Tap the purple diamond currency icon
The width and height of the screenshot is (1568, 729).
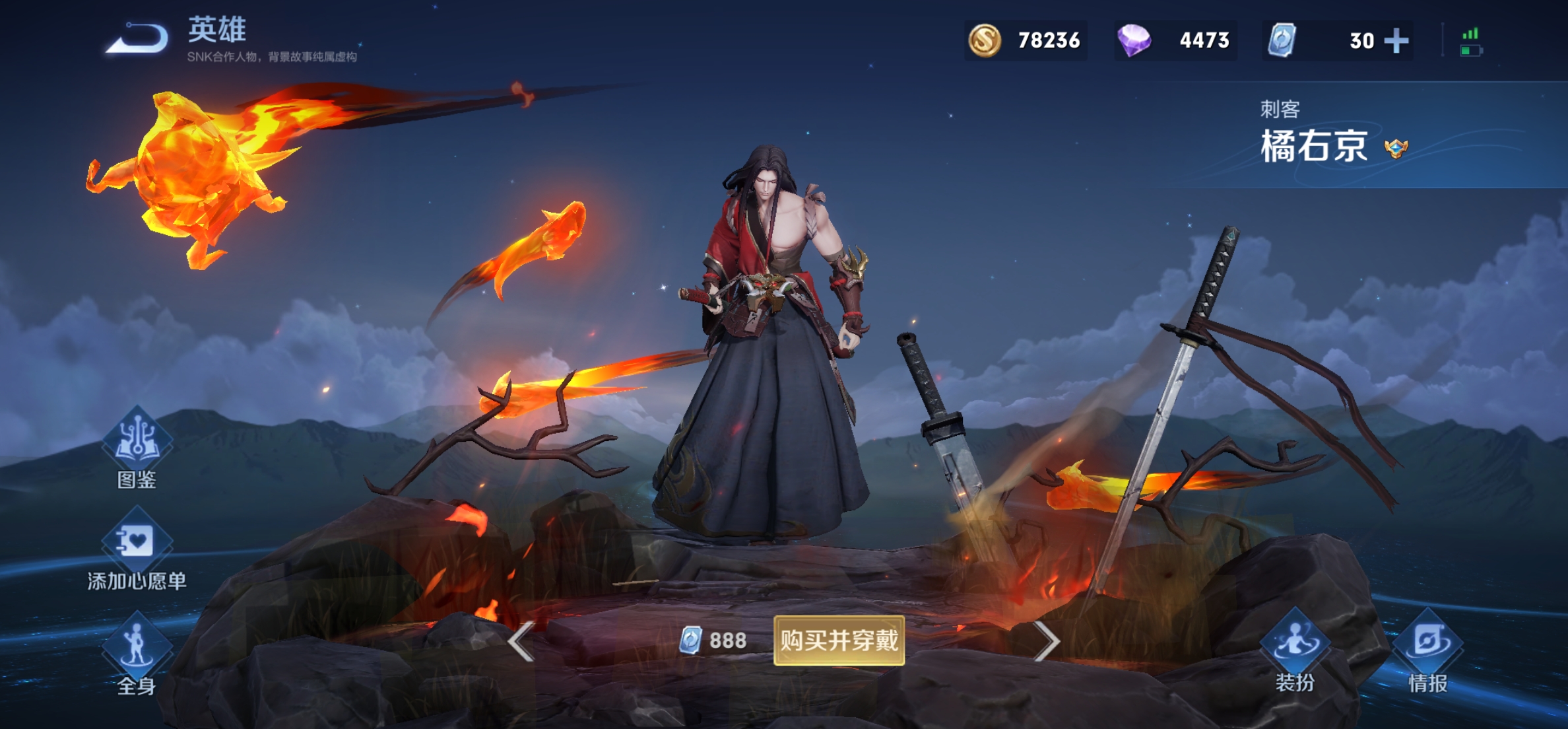click(1134, 40)
